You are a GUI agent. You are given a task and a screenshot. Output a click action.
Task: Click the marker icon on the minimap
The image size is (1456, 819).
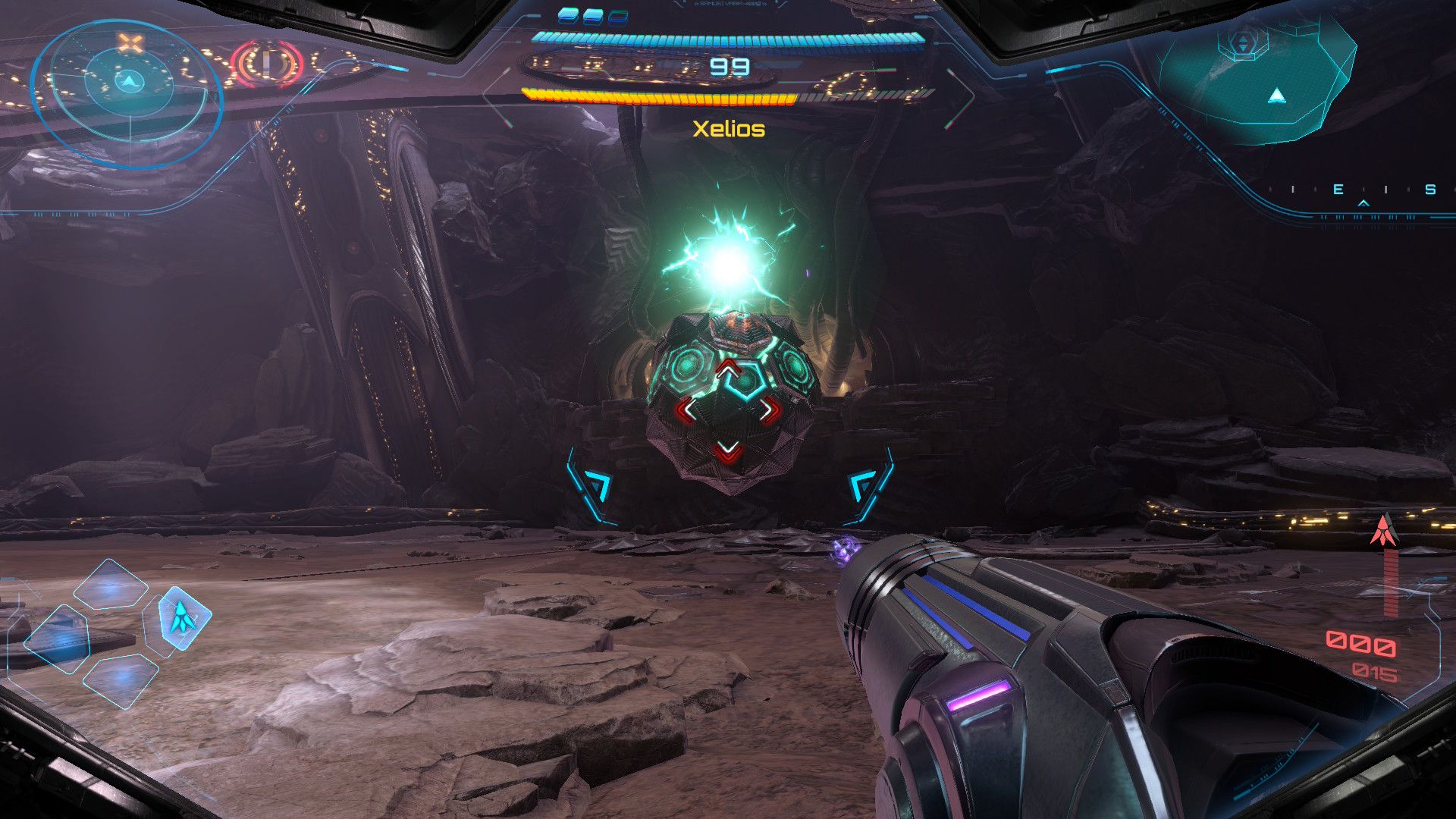tap(1243, 43)
